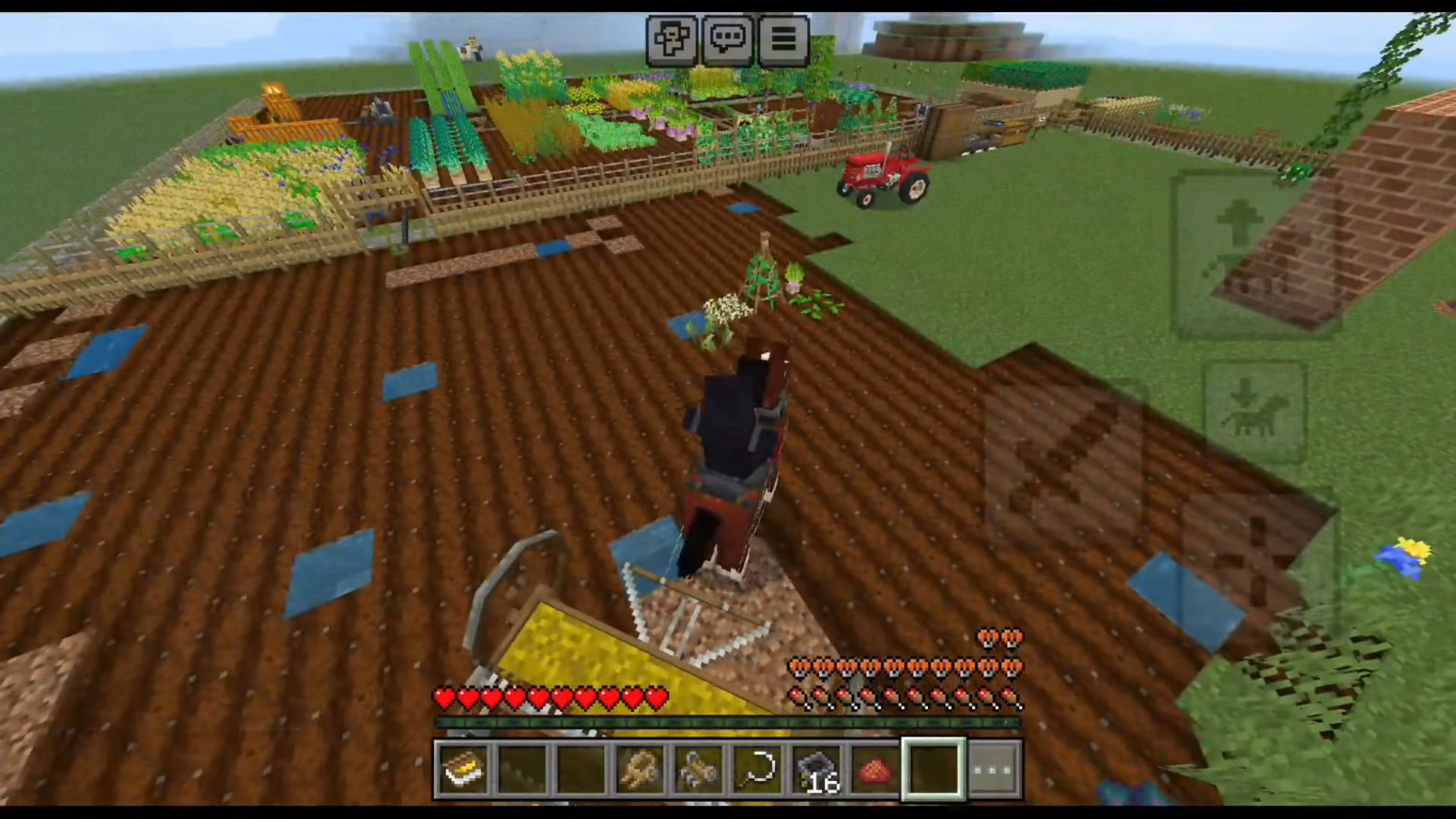The image size is (1456, 819).
Task: Open the pause menu via hamburger icon
Action: (784, 39)
